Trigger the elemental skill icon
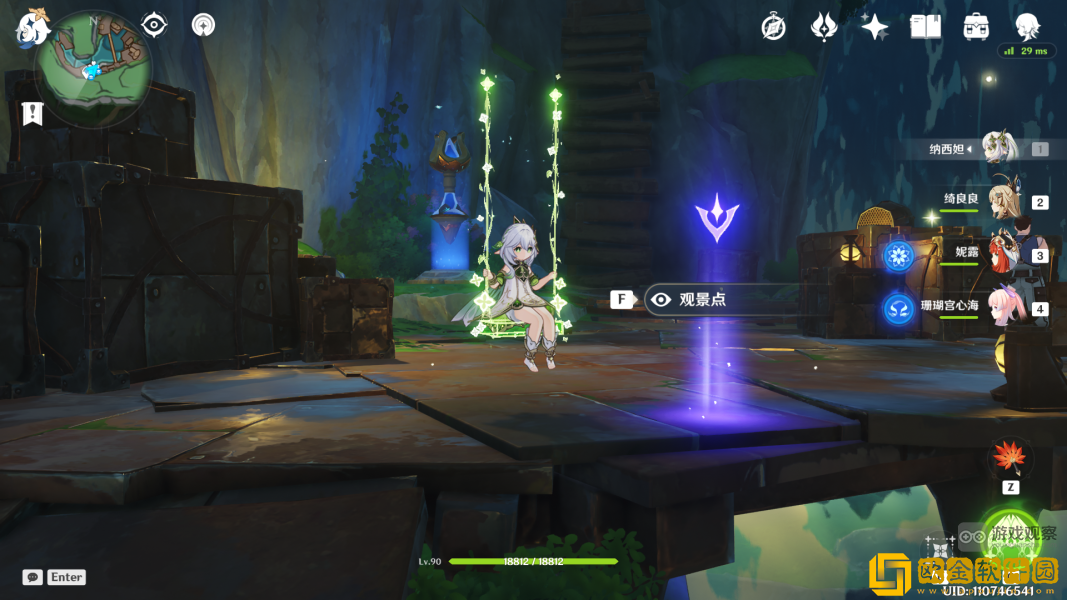1067x600 pixels. 940,552
